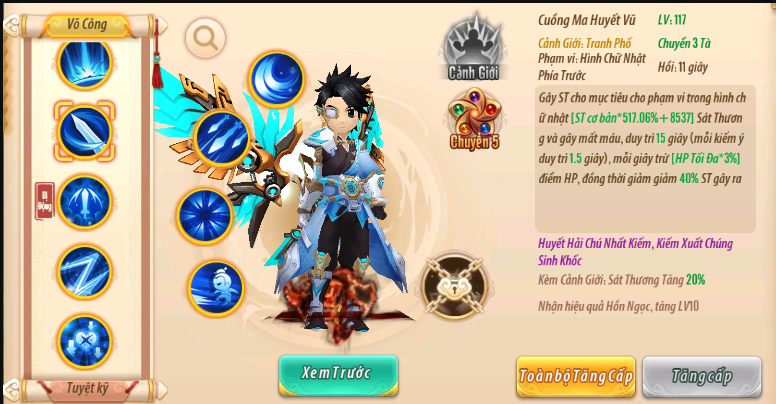Select the crossed-swords square skill in the list
The image size is (776, 404).
point(85,340)
